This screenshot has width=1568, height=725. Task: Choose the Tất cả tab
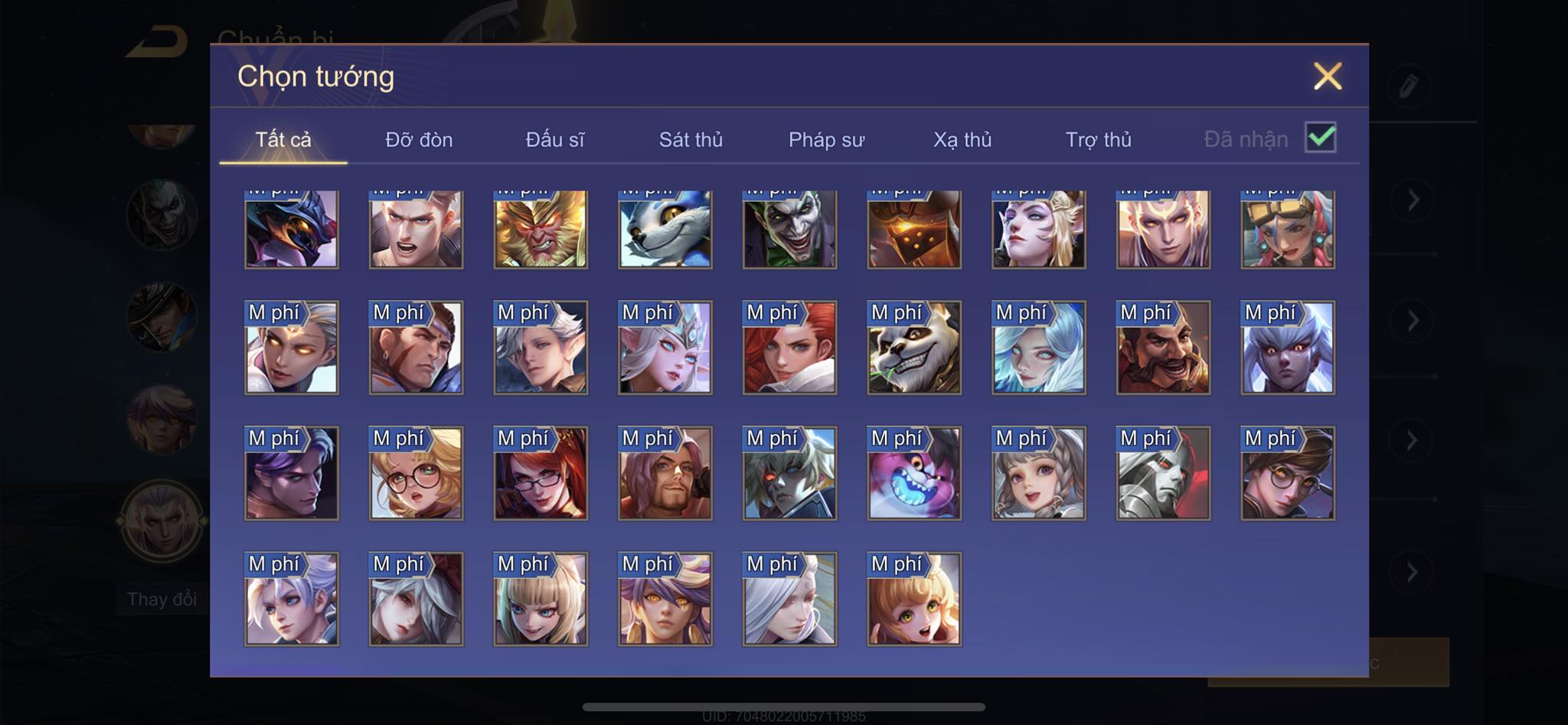(283, 140)
